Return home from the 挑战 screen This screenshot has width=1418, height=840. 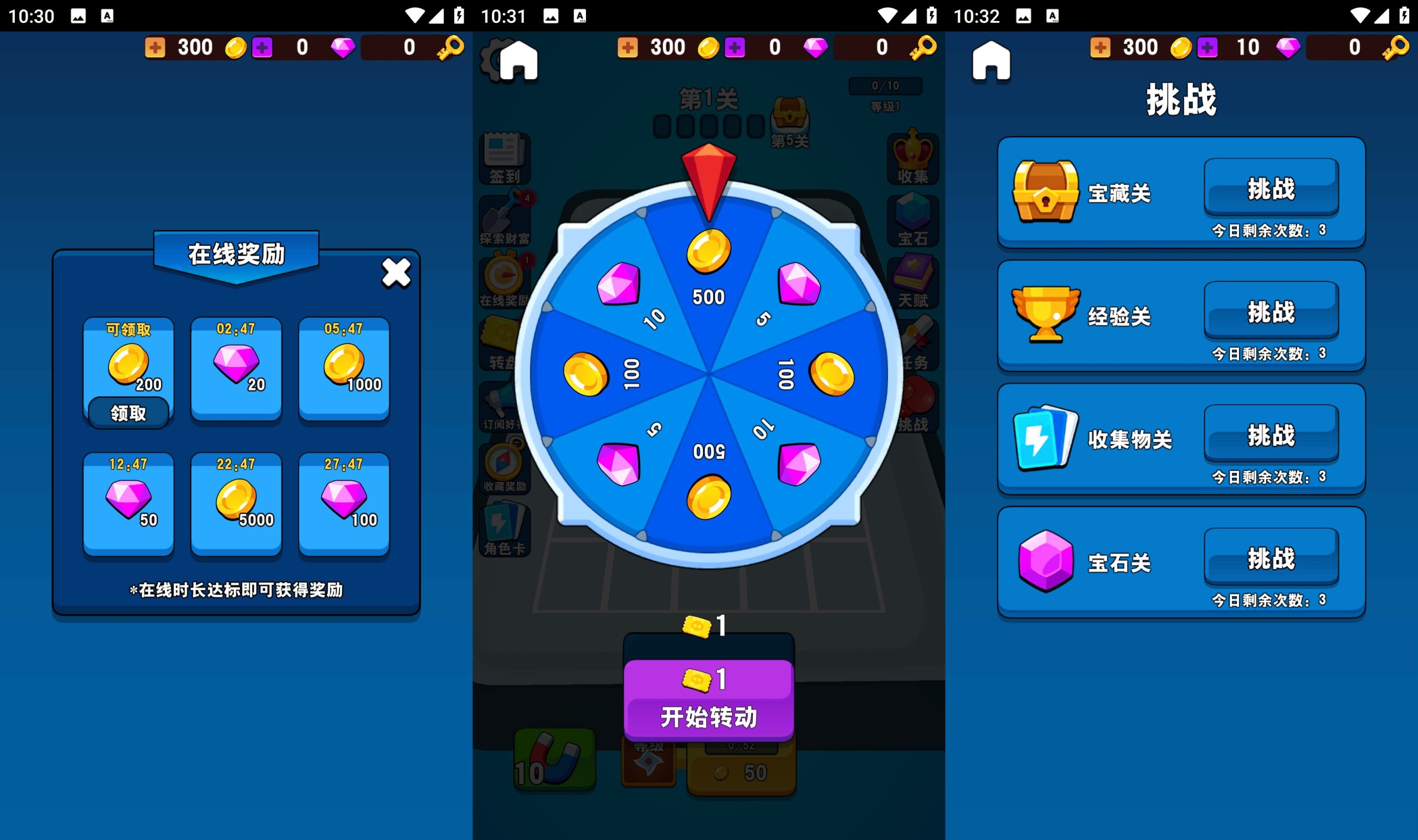coord(990,60)
